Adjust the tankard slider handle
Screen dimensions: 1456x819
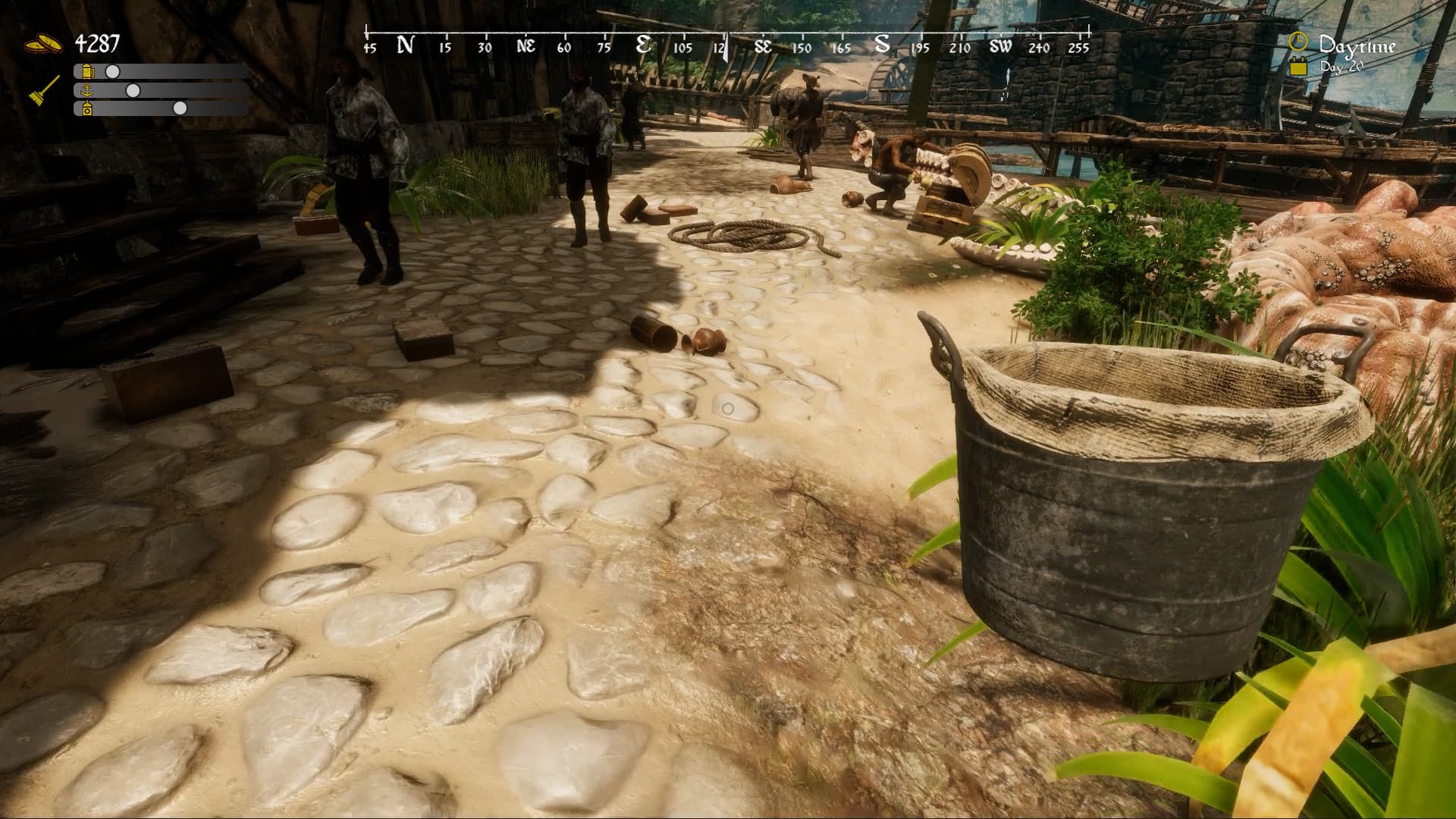(x=112, y=72)
